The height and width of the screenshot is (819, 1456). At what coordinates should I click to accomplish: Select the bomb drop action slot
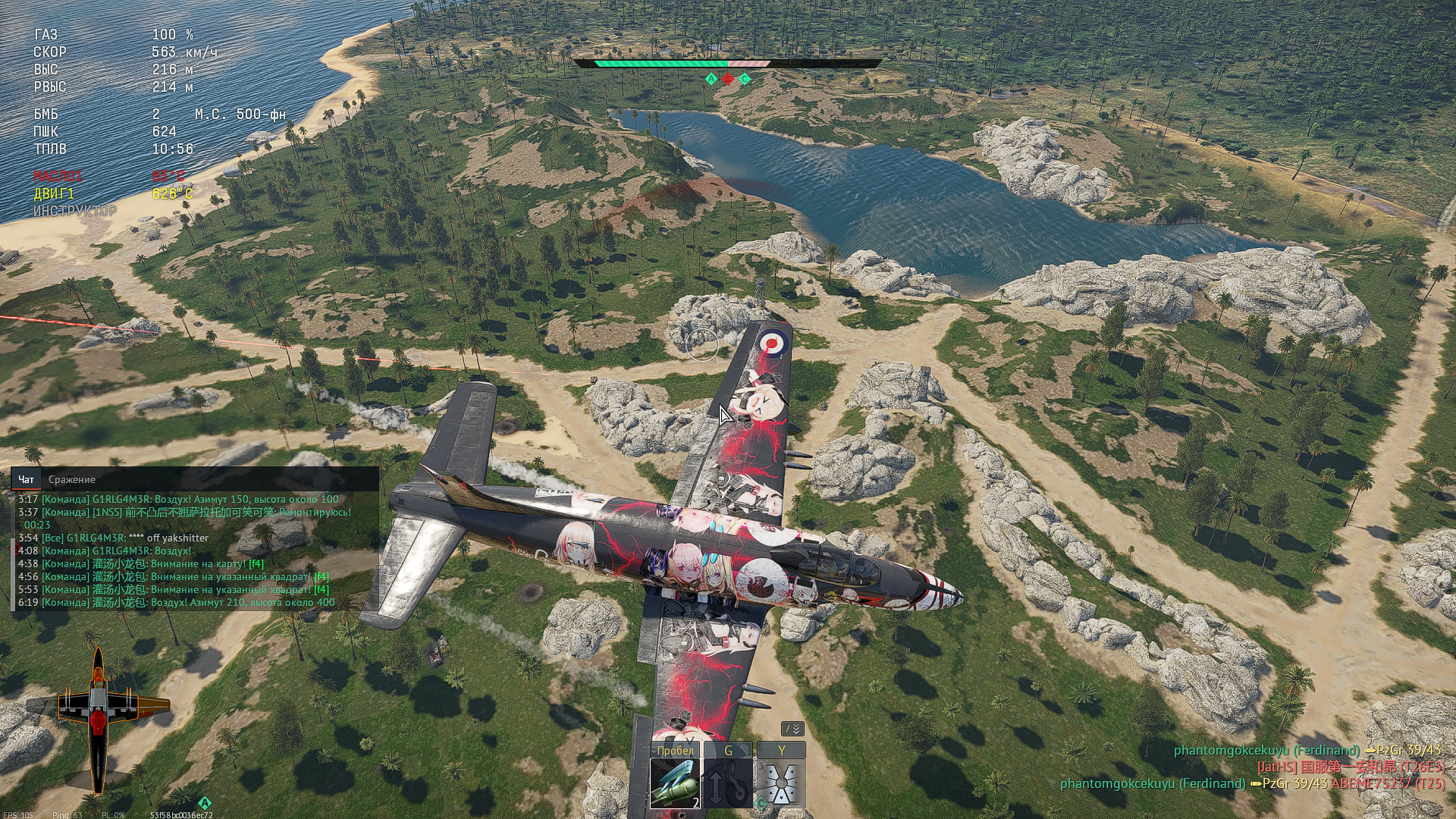point(675,783)
